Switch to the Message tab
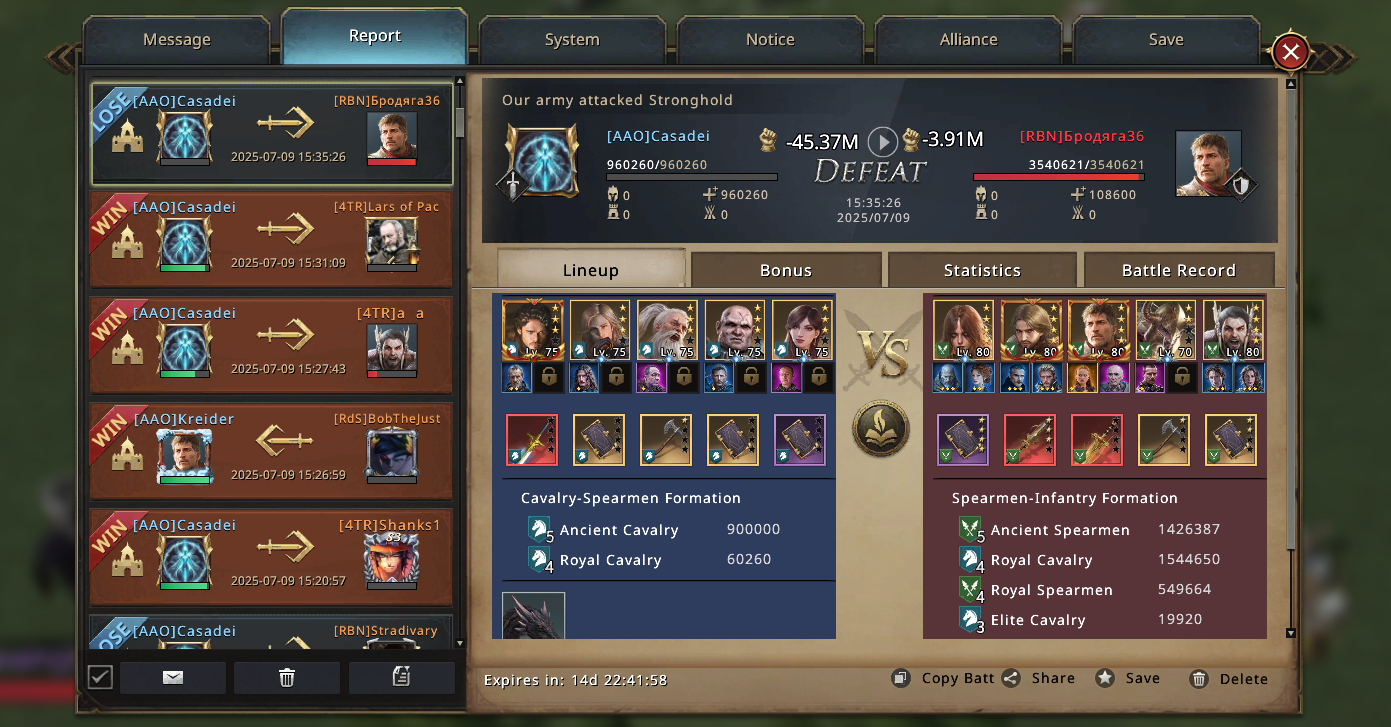 click(177, 40)
